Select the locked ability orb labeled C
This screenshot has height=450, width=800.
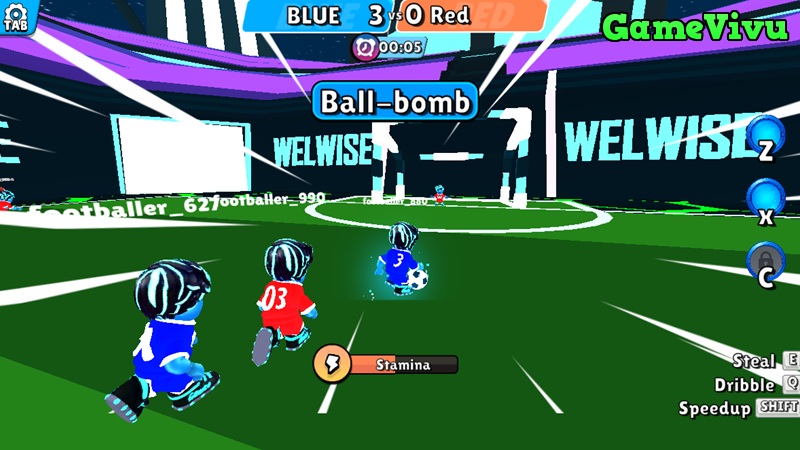tap(766, 262)
